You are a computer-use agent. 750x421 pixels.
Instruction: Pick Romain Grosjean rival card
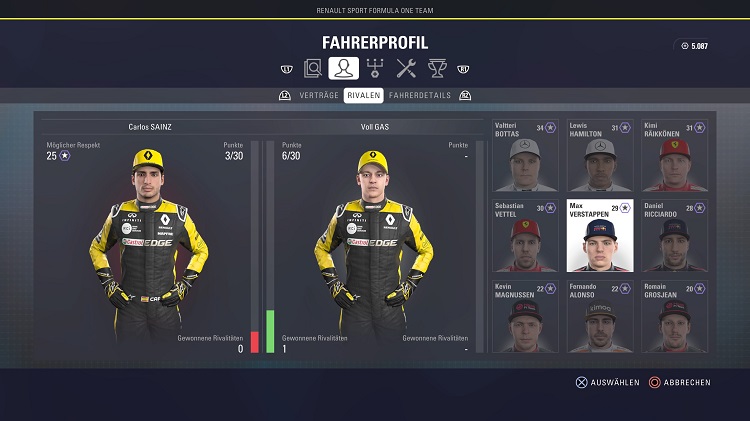pyautogui.click(x=675, y=316)
